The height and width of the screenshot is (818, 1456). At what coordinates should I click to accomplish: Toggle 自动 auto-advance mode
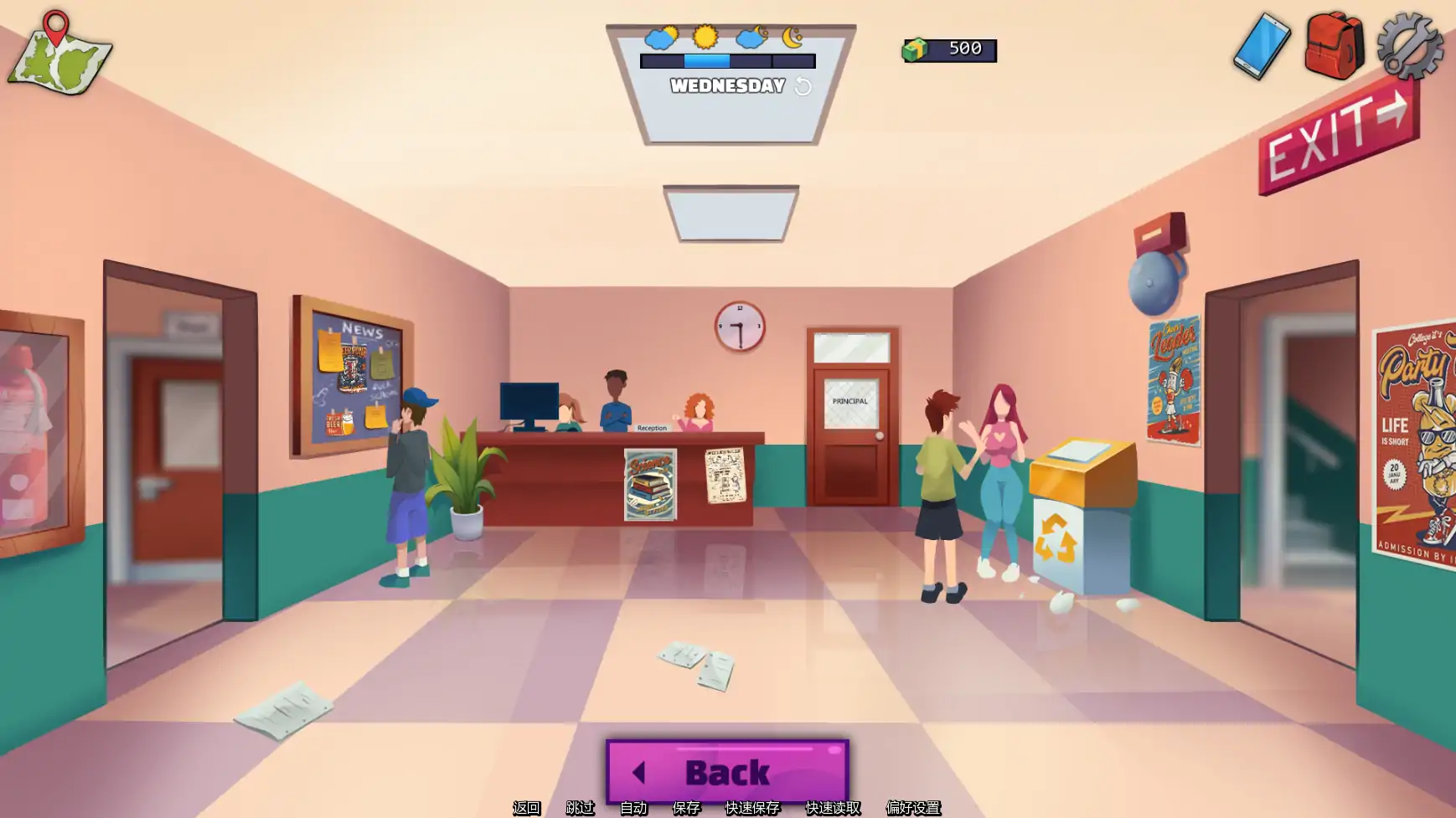click(x=633, y=807)
